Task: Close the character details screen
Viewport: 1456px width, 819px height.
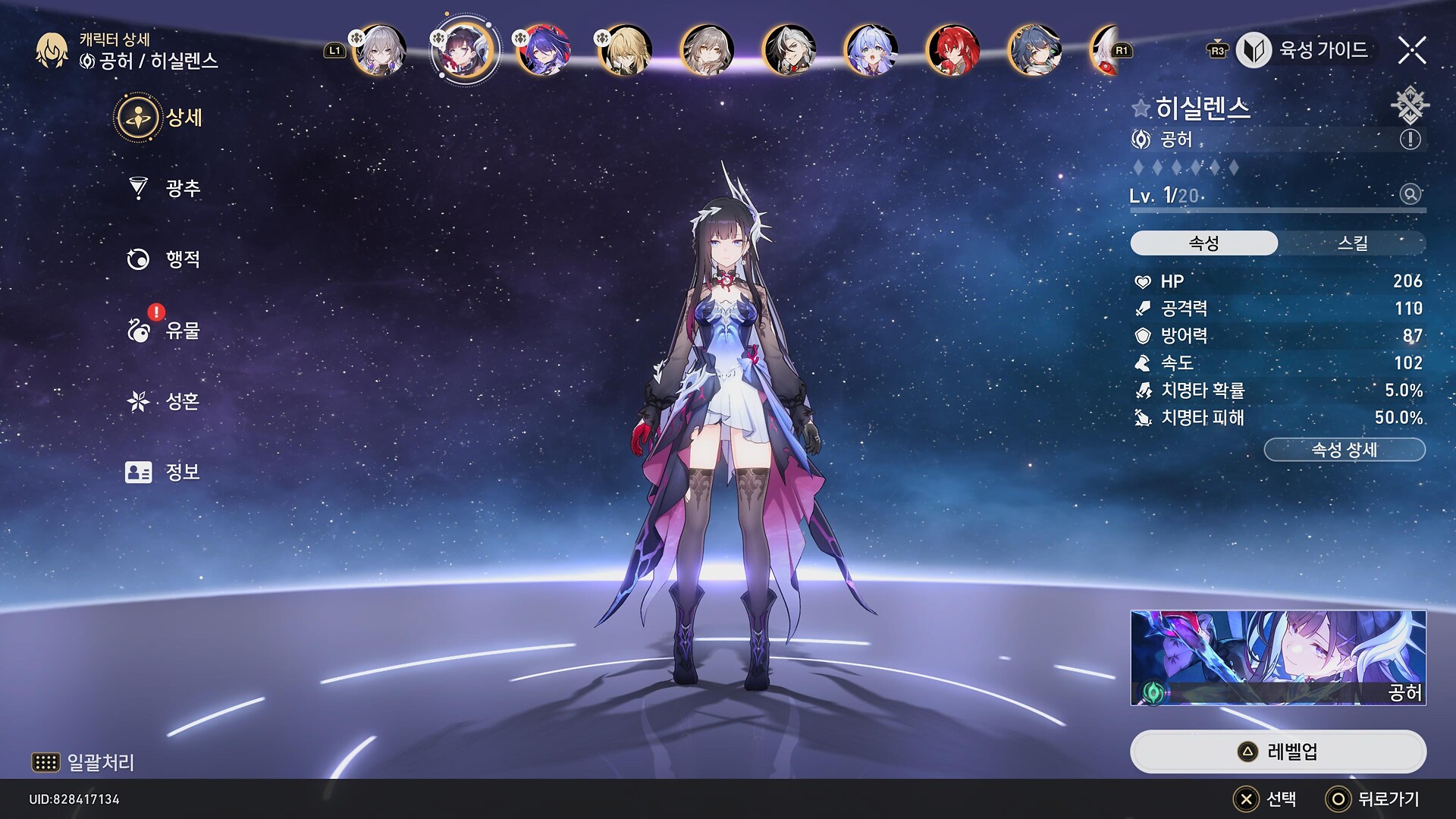Action: 1412,50
